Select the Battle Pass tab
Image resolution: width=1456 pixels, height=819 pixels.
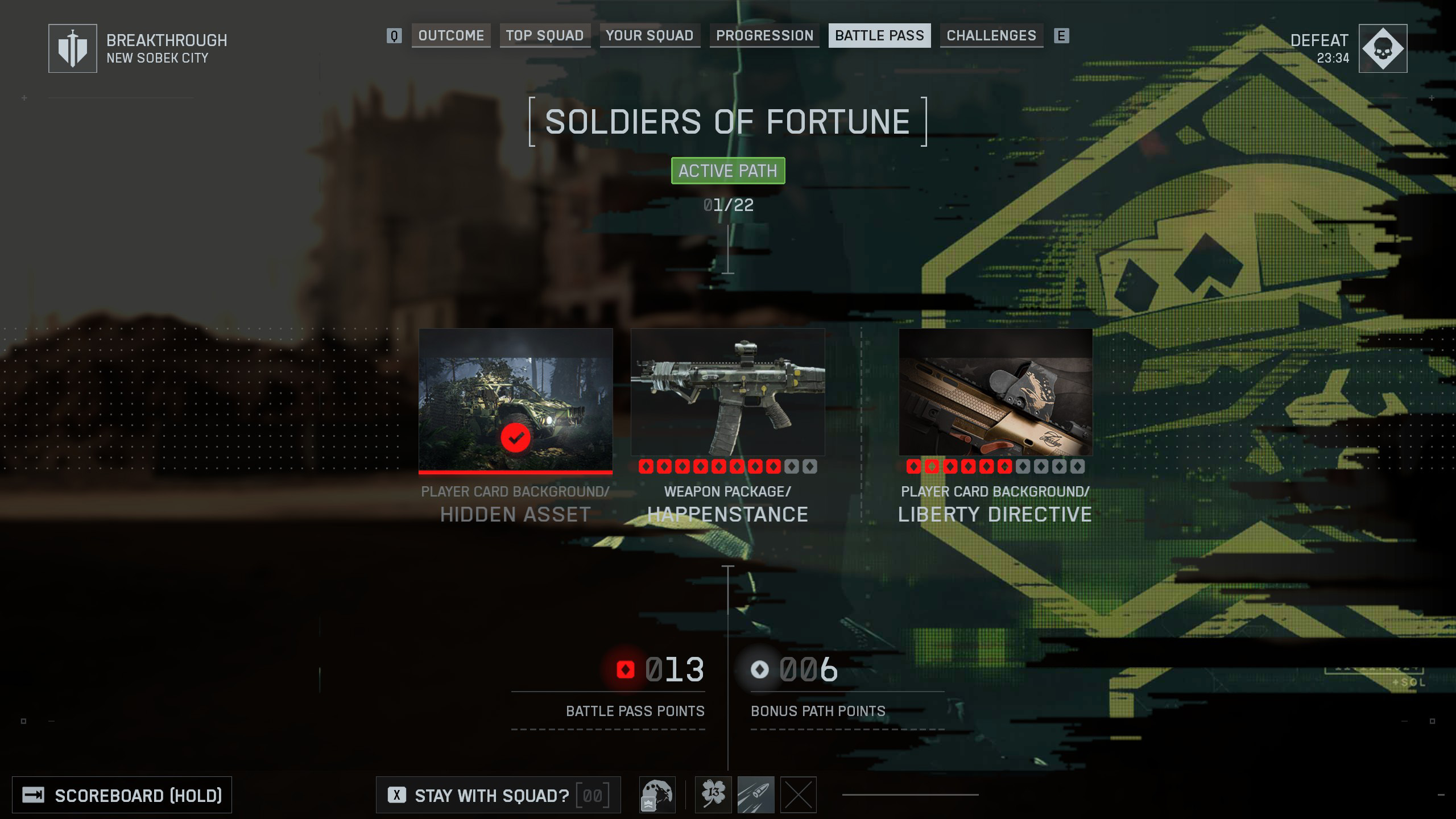pos(879,36)
